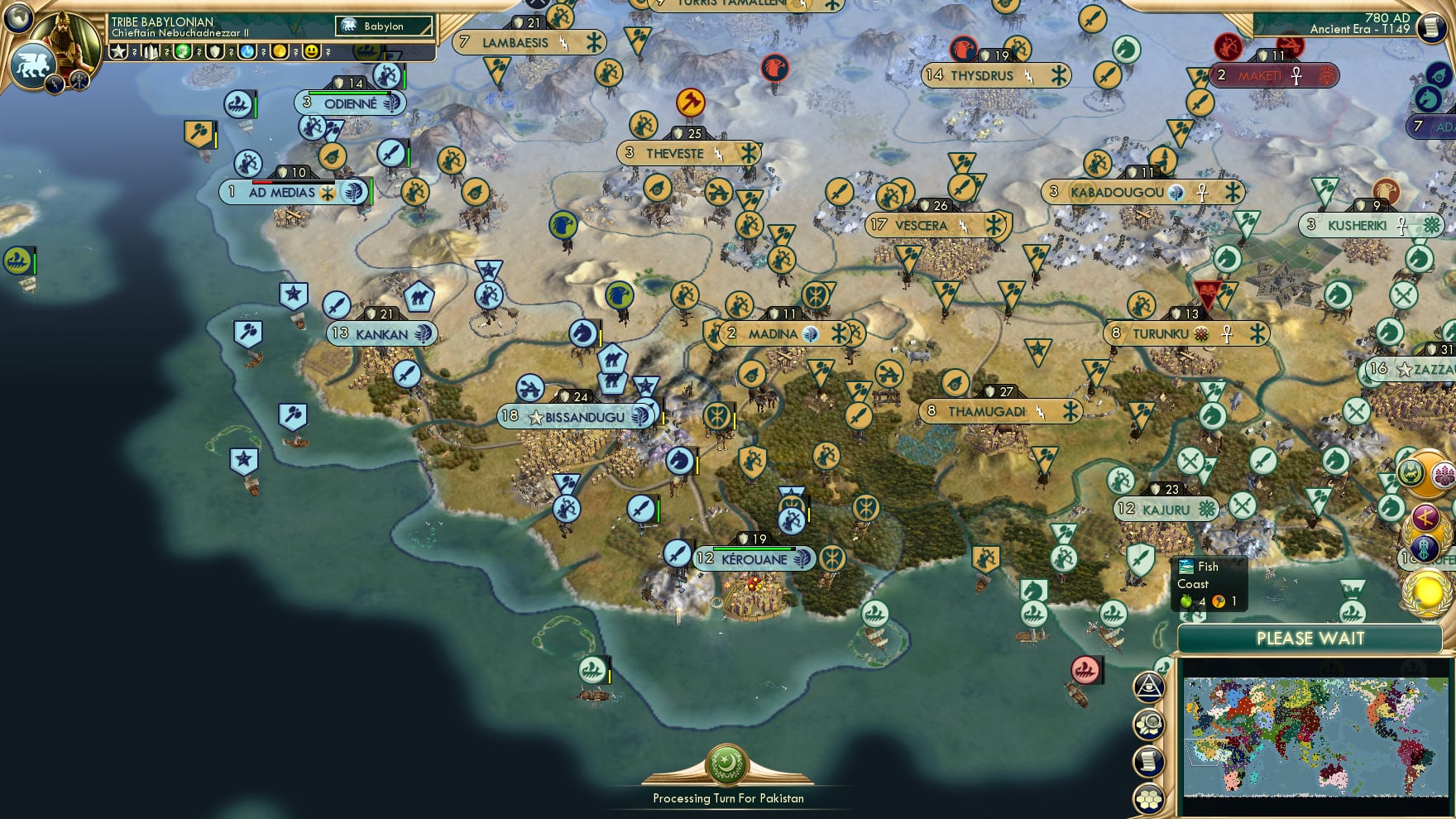Click Kérouane's green growth progress bar
Image resolution: width=1456 pixels, height=819 pixels.
click(752, 548)
